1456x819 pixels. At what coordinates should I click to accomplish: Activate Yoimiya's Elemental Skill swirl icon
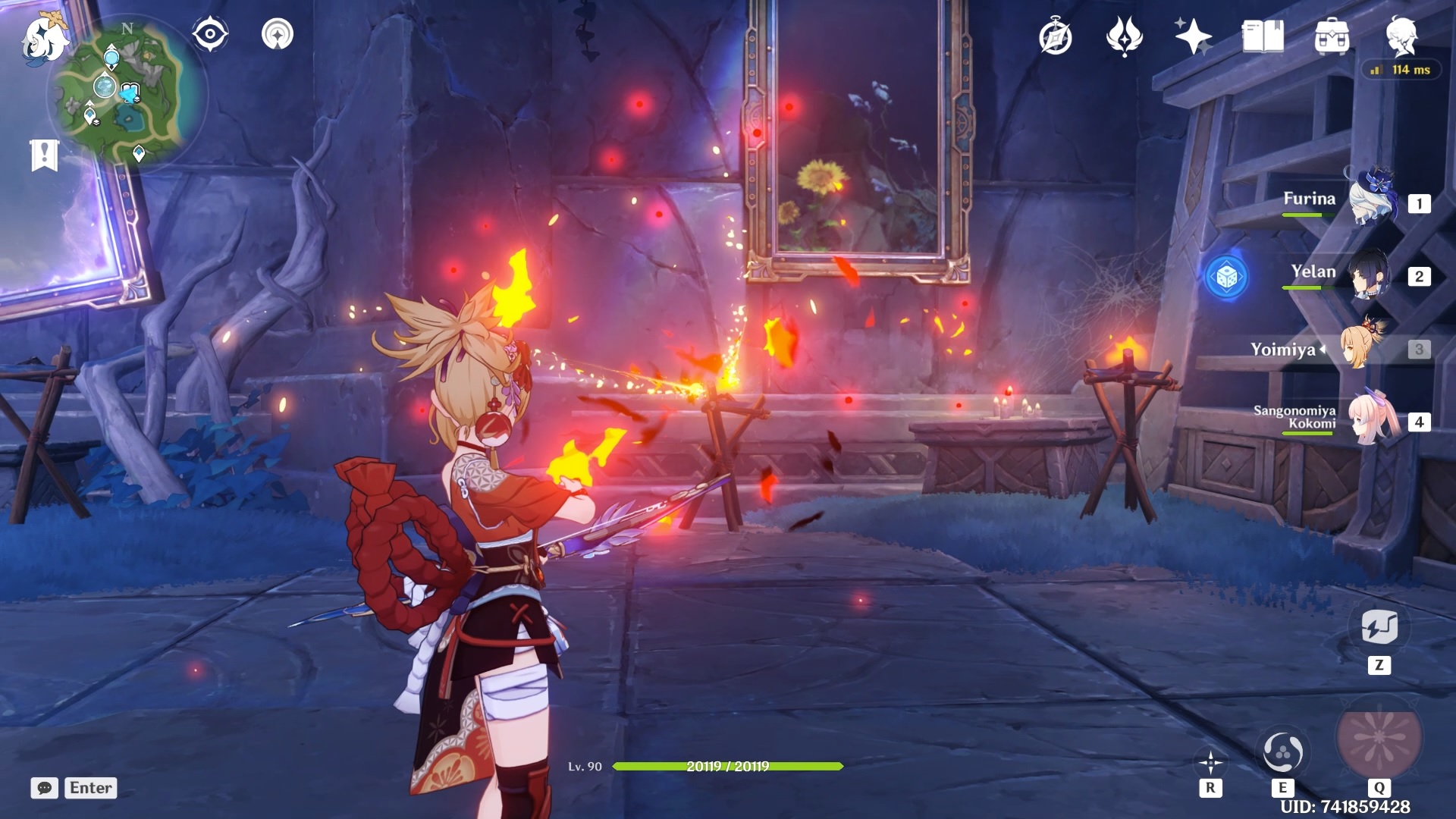[x=1282, y=752]
